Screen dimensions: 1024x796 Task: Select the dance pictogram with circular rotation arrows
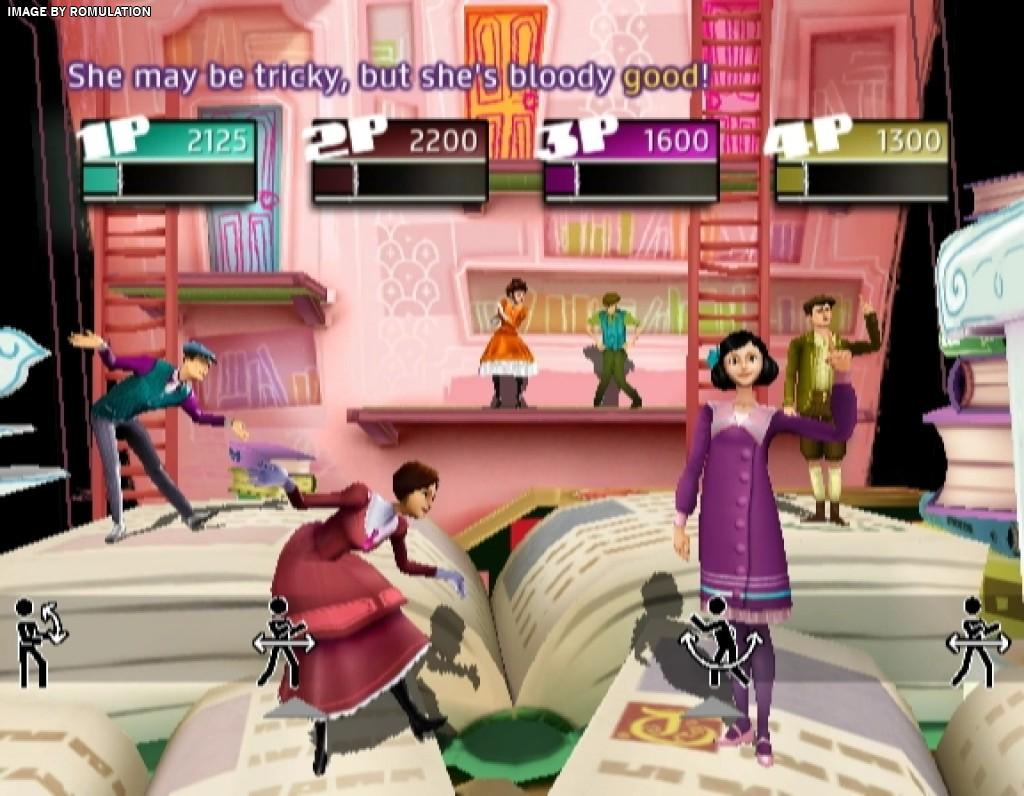(x=38, y=641)
